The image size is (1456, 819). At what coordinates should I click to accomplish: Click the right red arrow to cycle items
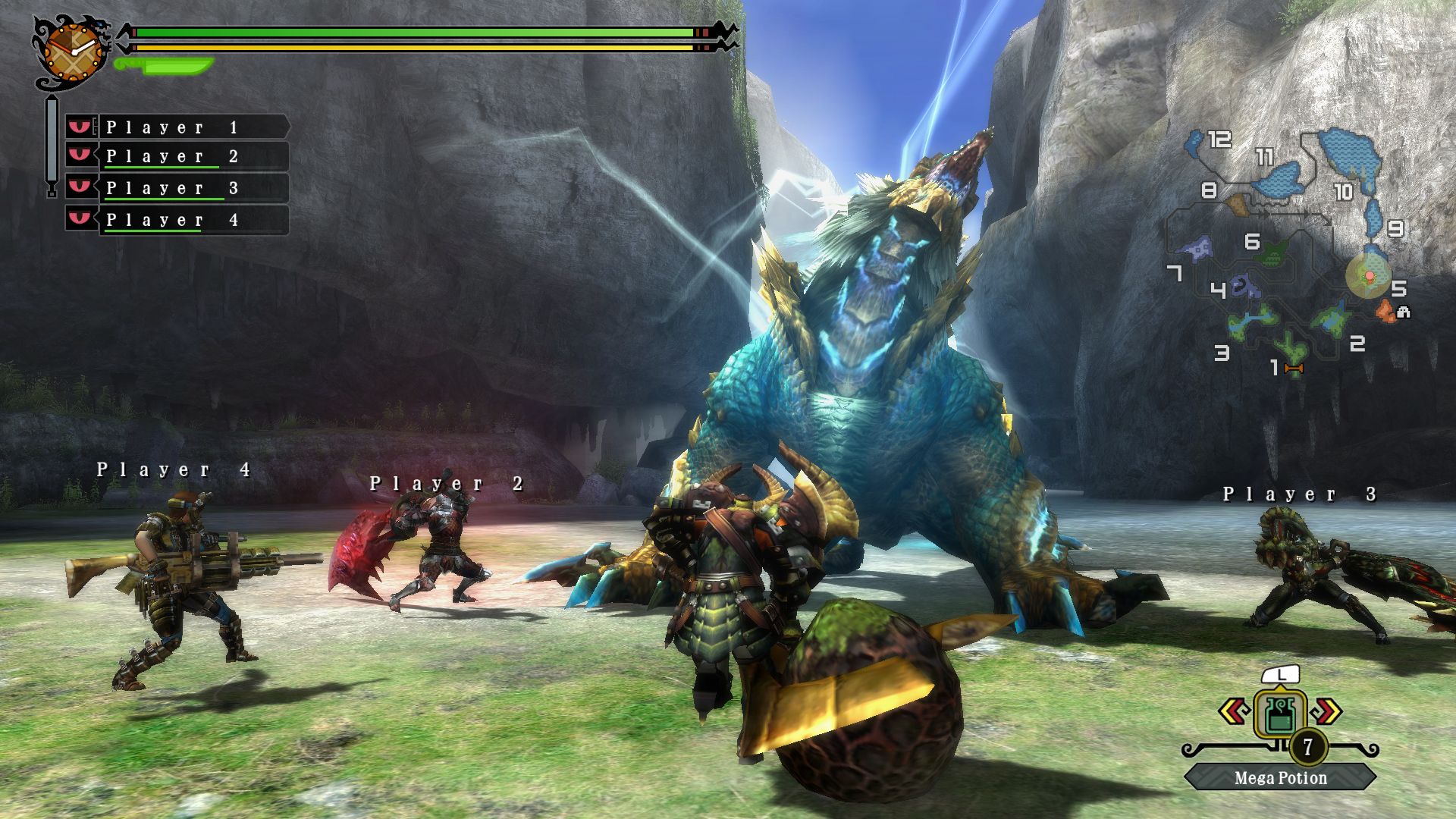[1326, 711]
